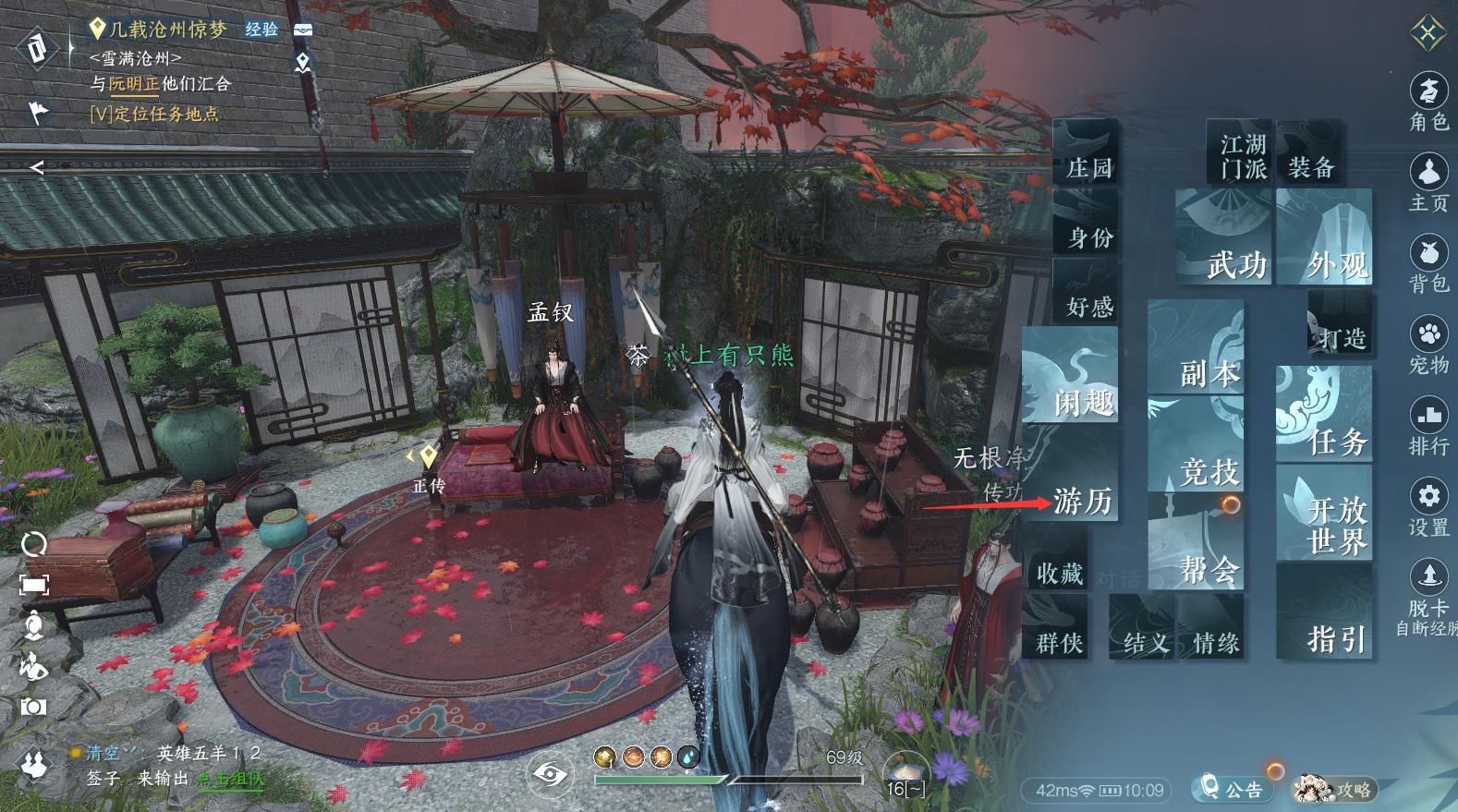Screen dimensions: 1458x812
Task: Close the menu with the diamond X
Action: (1428, 35)
